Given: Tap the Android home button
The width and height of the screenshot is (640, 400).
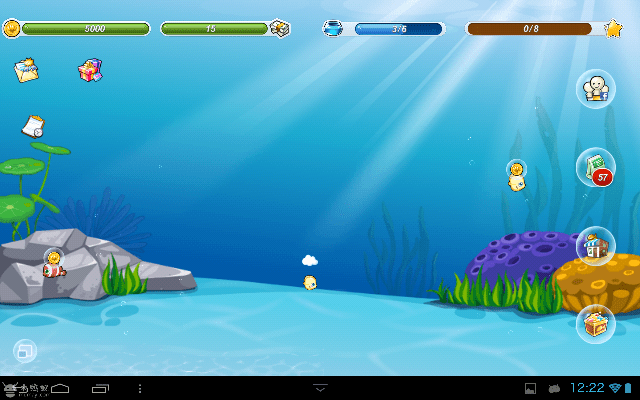Looking at the screenshot, I should pos(59,387).
